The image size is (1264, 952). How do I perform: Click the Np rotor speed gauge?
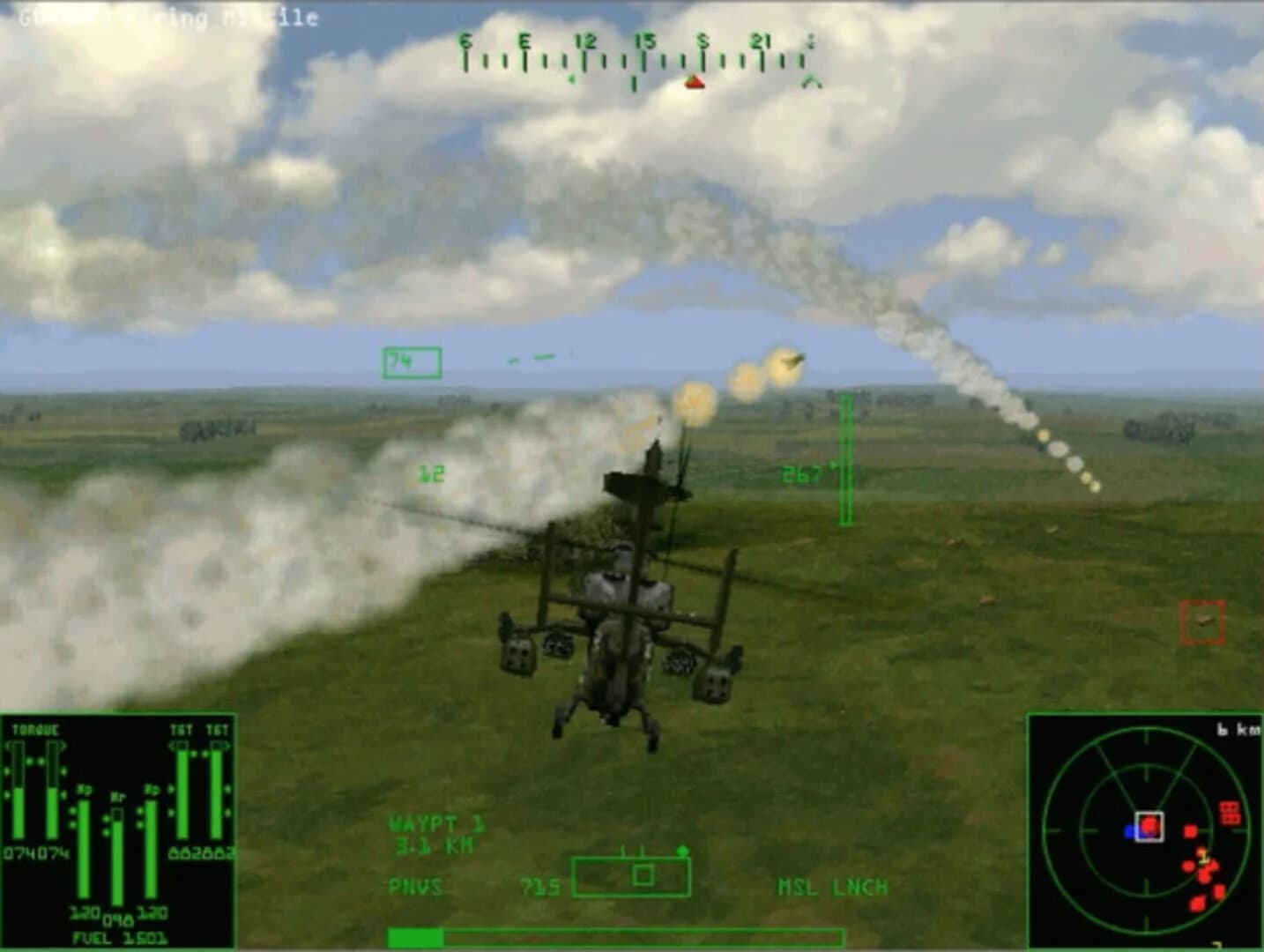[84, 846]
